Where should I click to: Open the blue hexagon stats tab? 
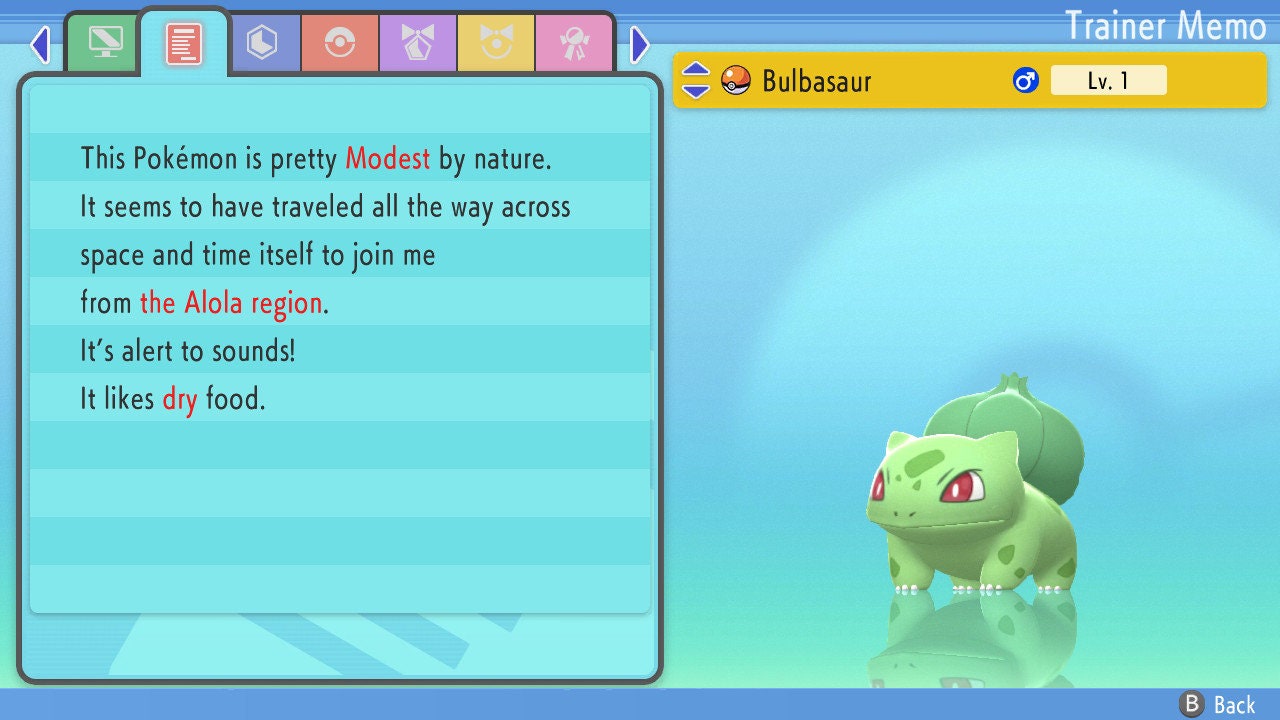tap(262, 43)
